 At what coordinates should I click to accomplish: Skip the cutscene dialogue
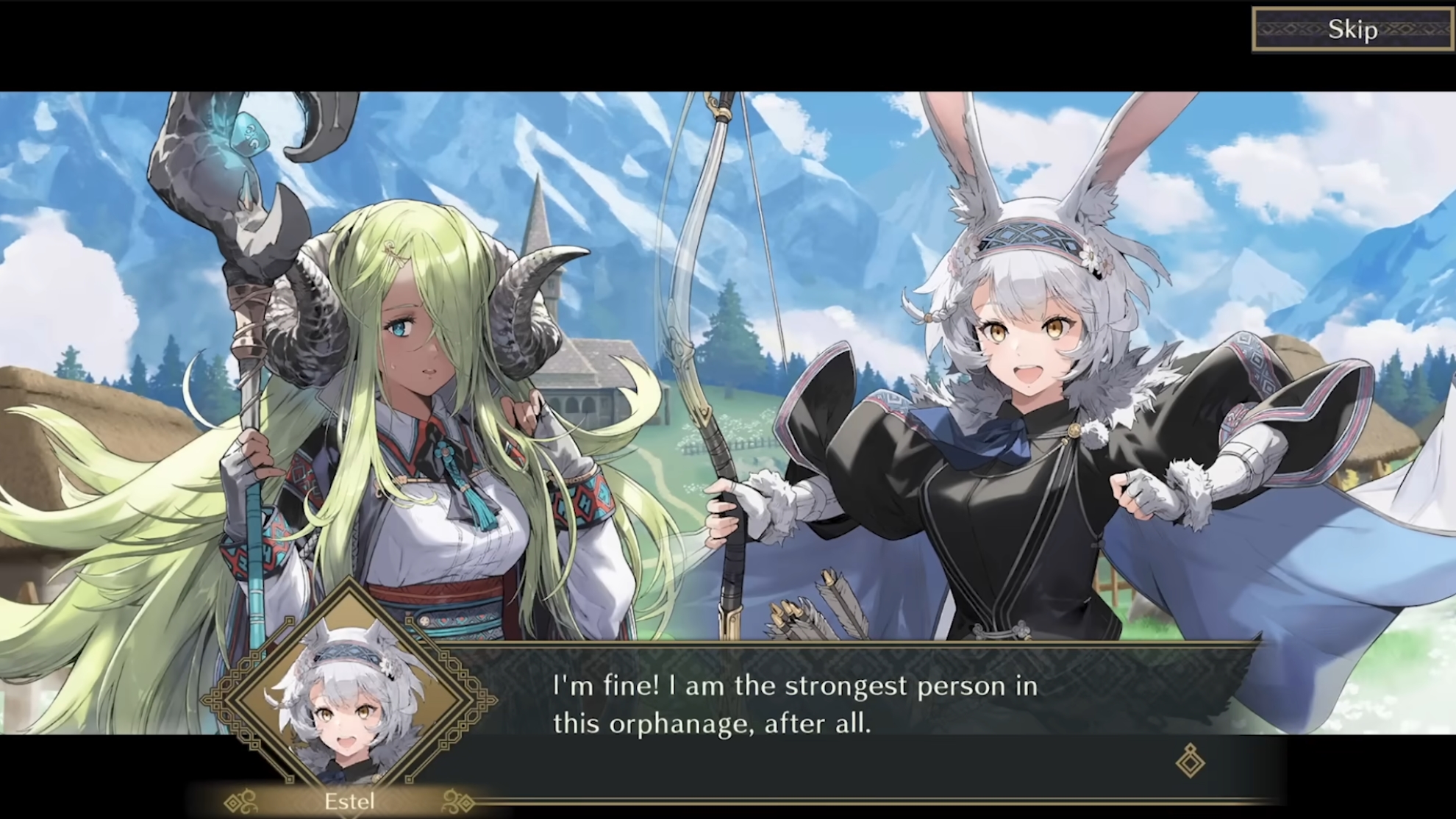click(x=1352, y=29)
